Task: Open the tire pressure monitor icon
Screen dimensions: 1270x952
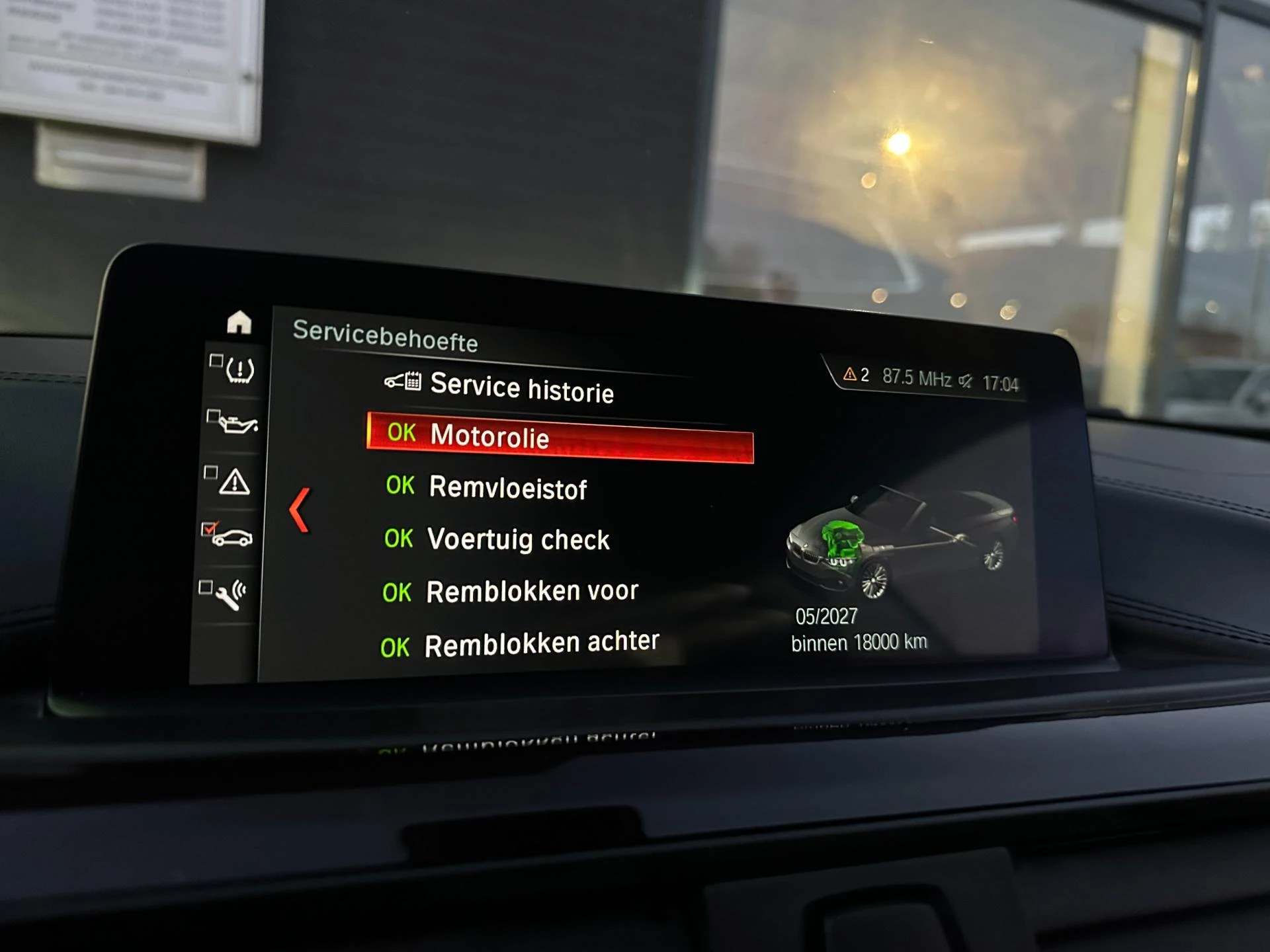Action: 238,370
